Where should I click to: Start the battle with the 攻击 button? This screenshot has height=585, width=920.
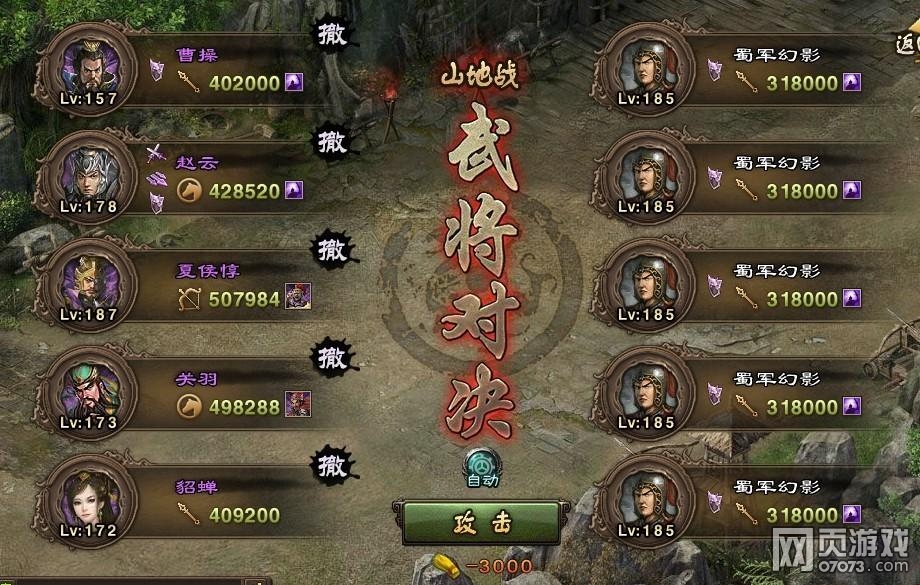pos(482,522)
